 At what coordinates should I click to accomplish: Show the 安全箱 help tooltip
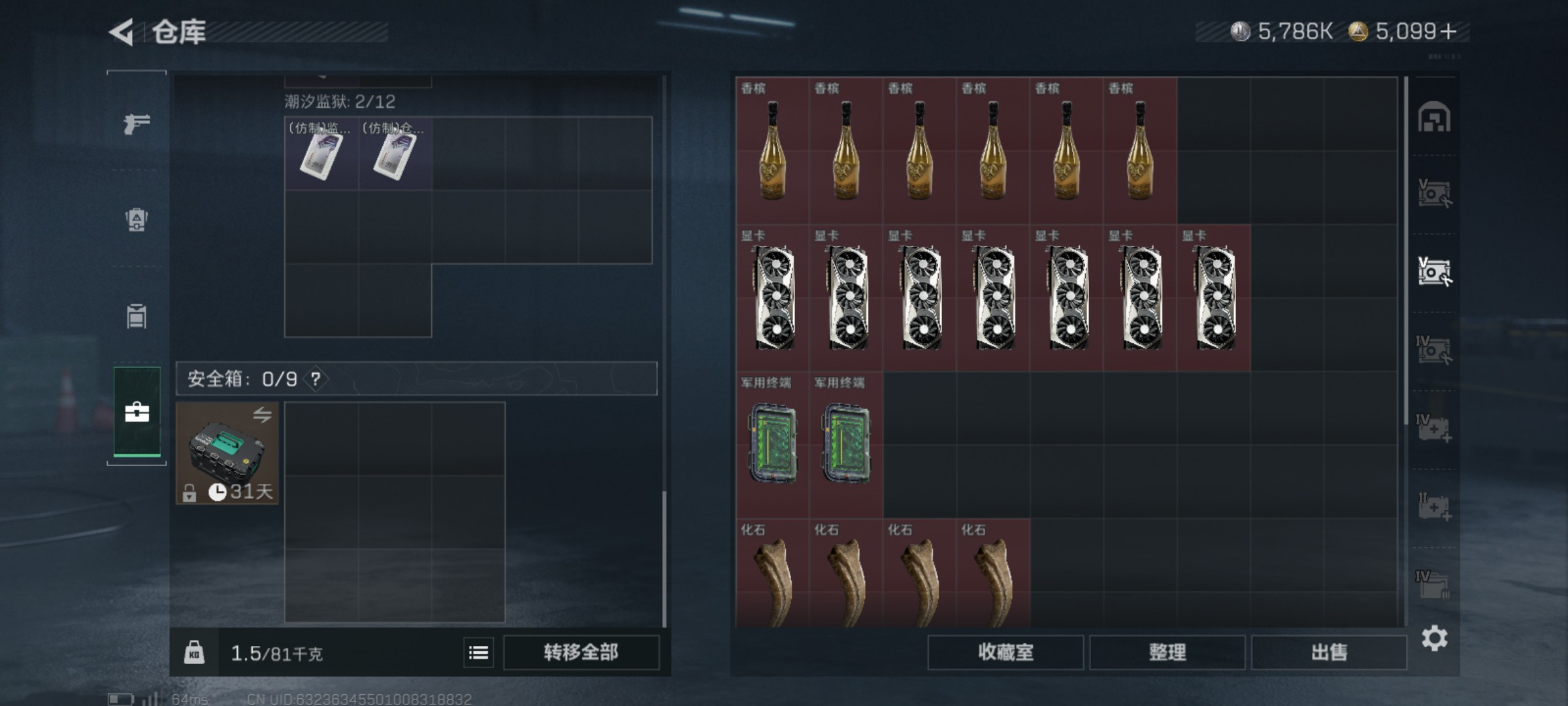[316, 378]
